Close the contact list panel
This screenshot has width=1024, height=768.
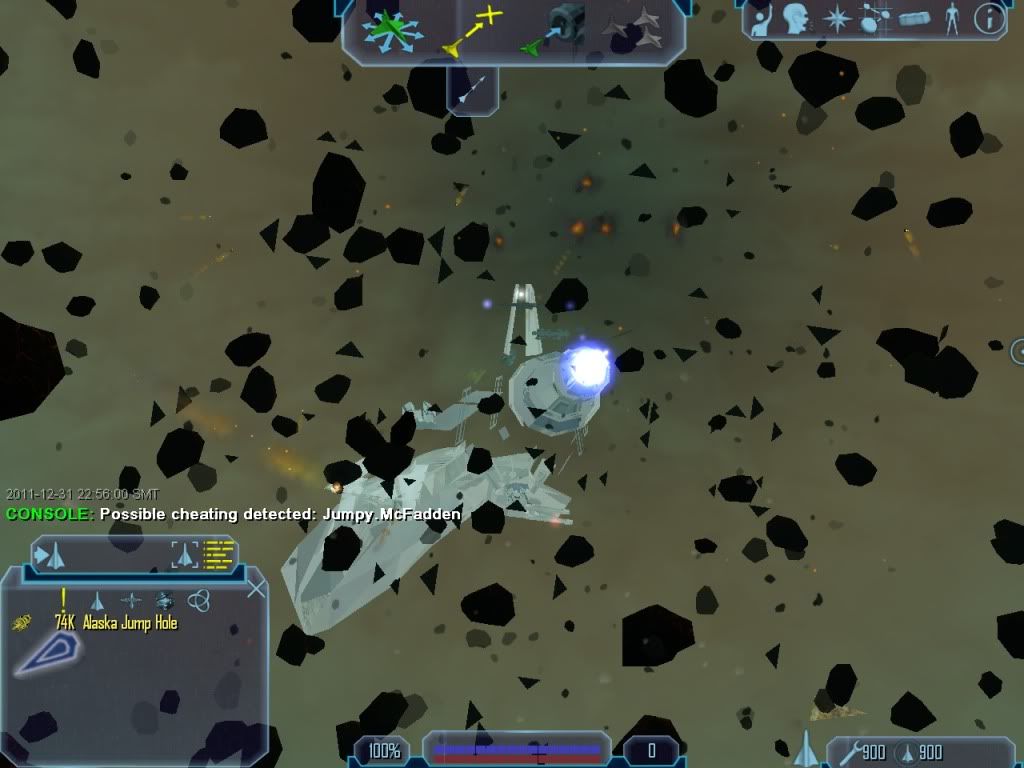(256, 589)
